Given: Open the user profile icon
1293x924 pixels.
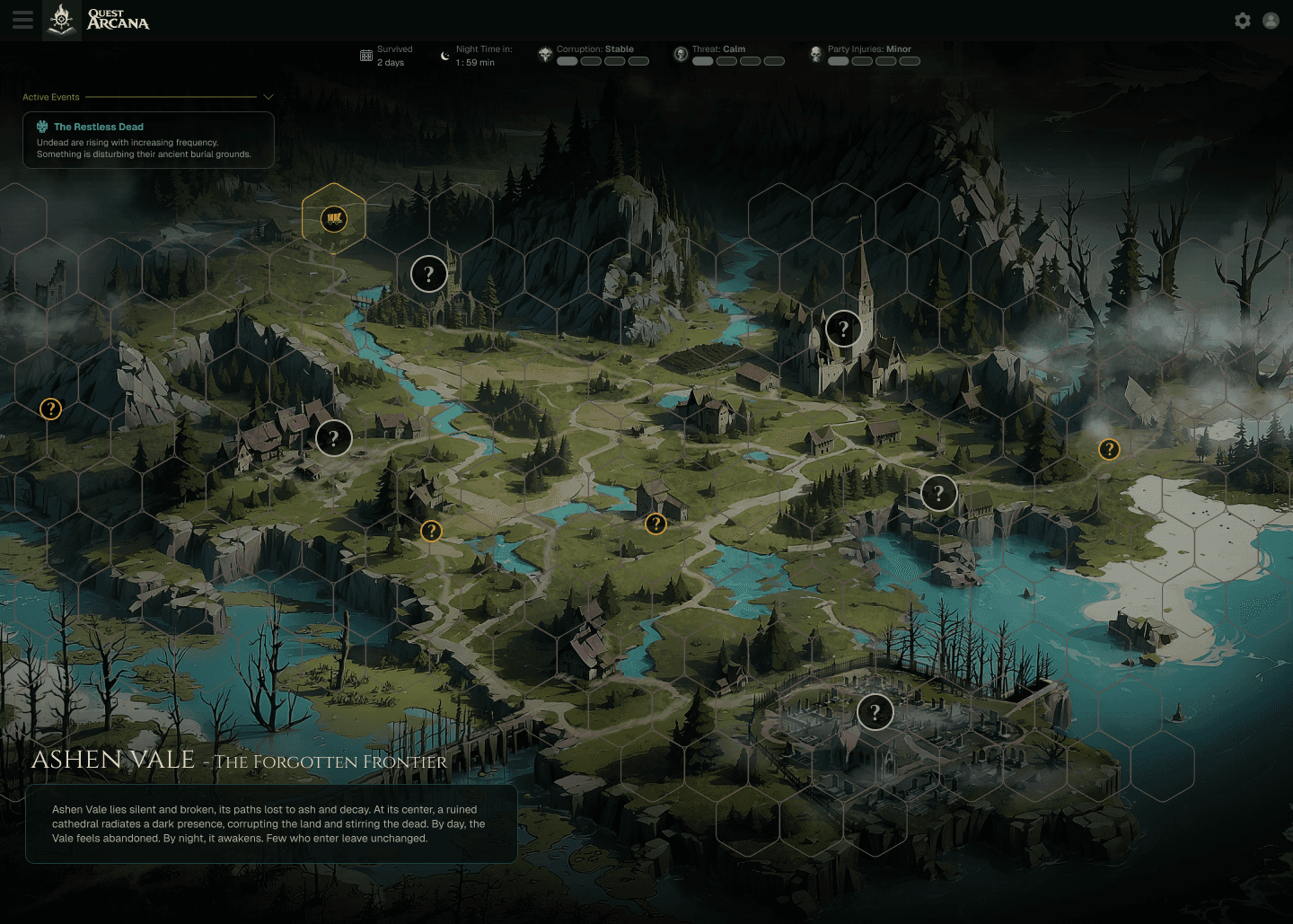Looking at the screenshot, I should click(1271, 21).
